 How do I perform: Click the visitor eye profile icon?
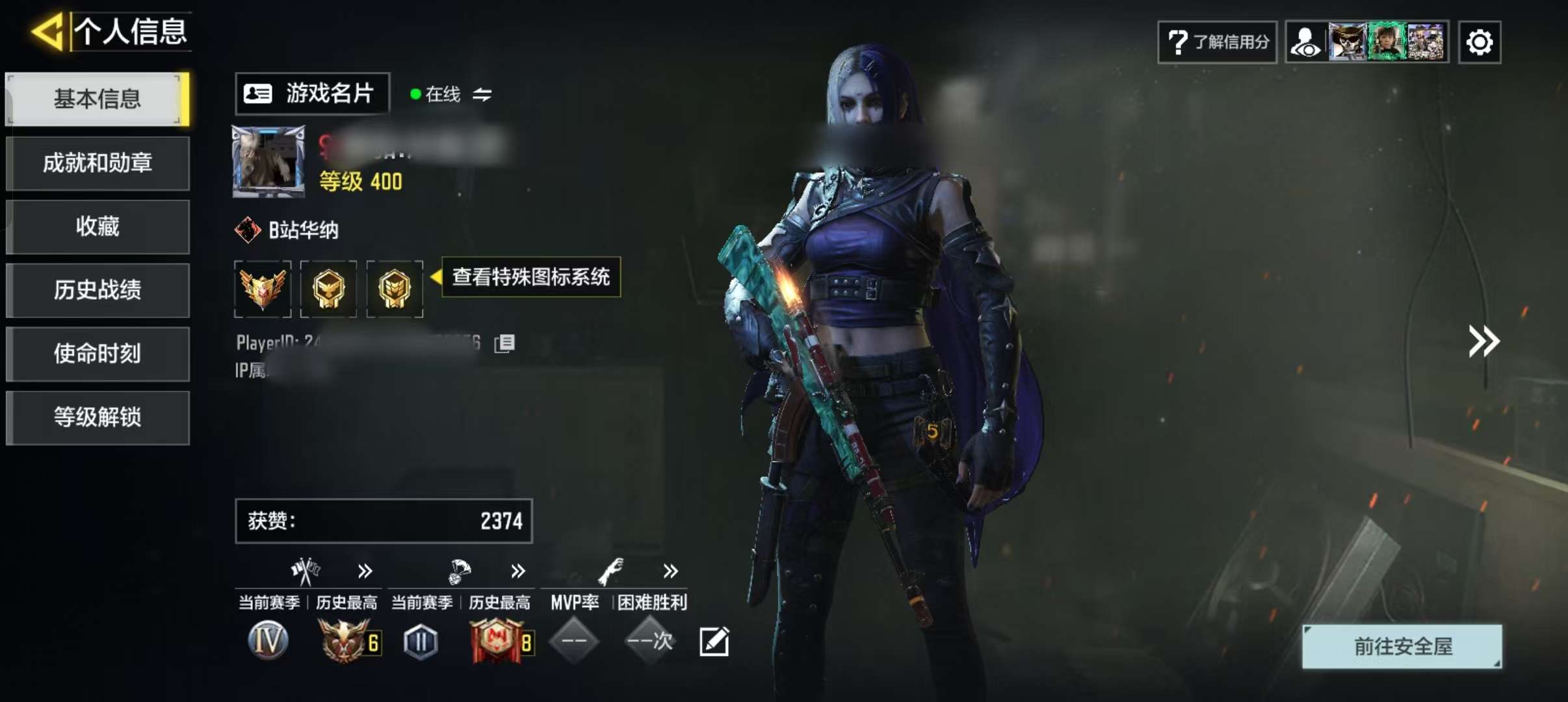(1305, 43)
